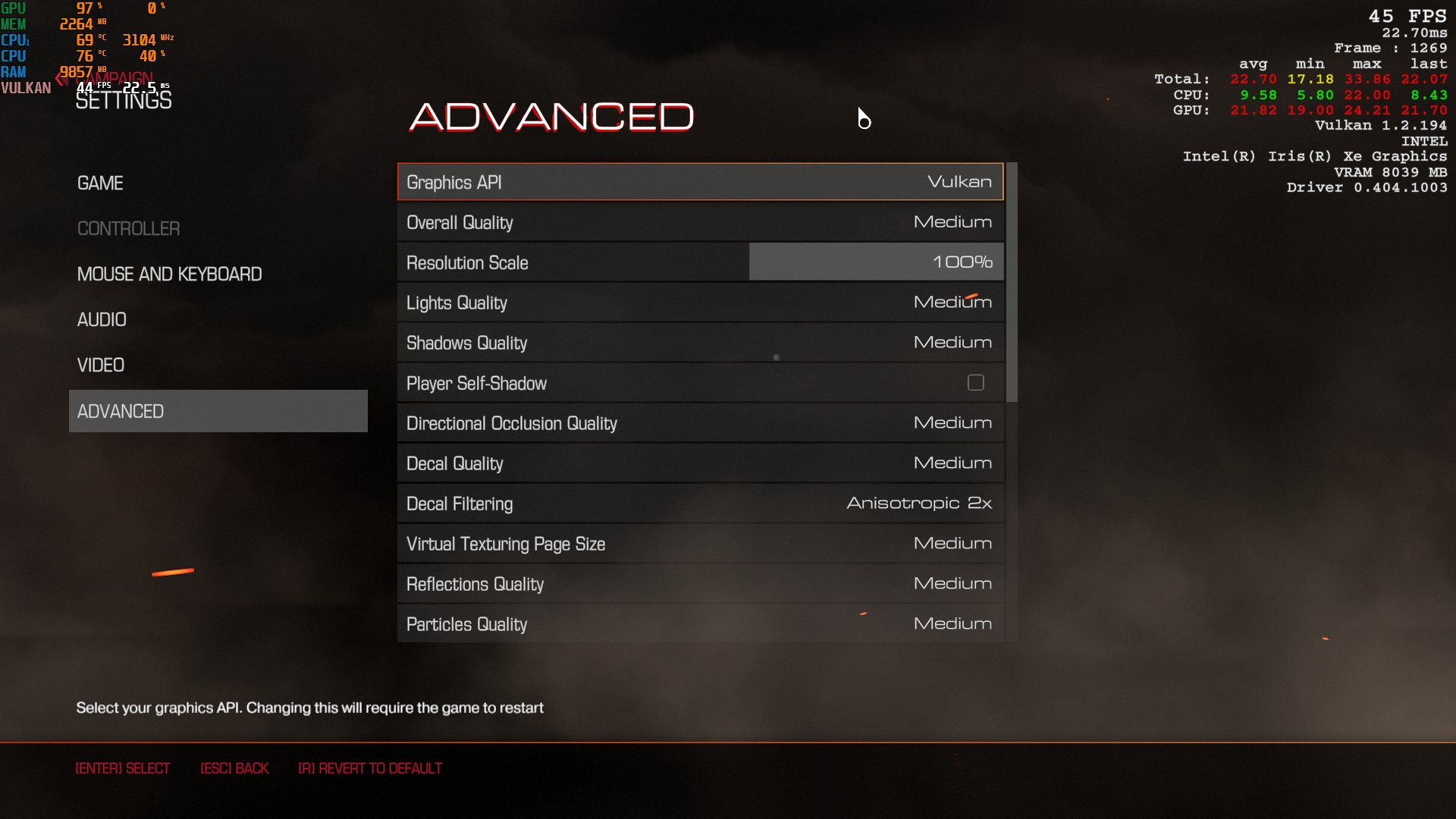Click the settings list scrollbar
Screen dimensions: 1456x819
point(1012,282)
